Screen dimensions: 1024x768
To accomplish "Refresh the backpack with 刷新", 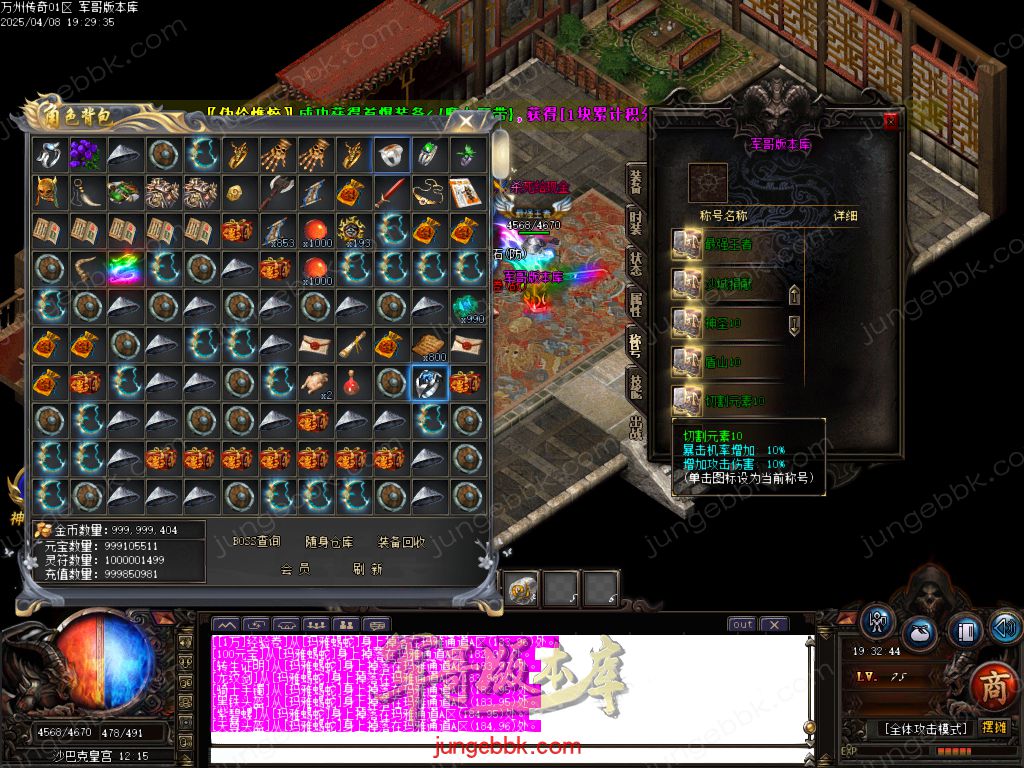I will [368, 569].
